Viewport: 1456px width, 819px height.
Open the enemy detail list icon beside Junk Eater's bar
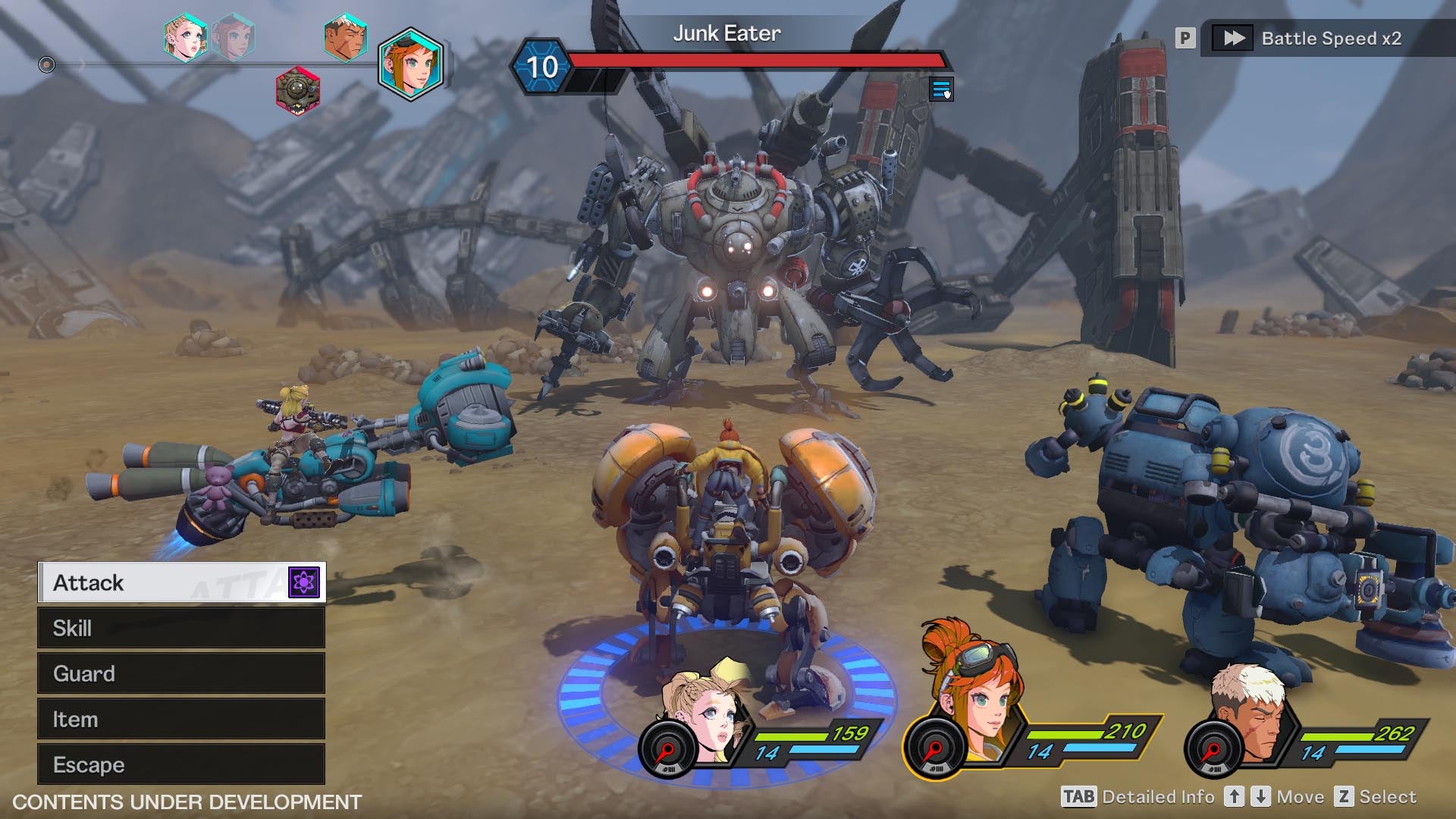(943, 90)
